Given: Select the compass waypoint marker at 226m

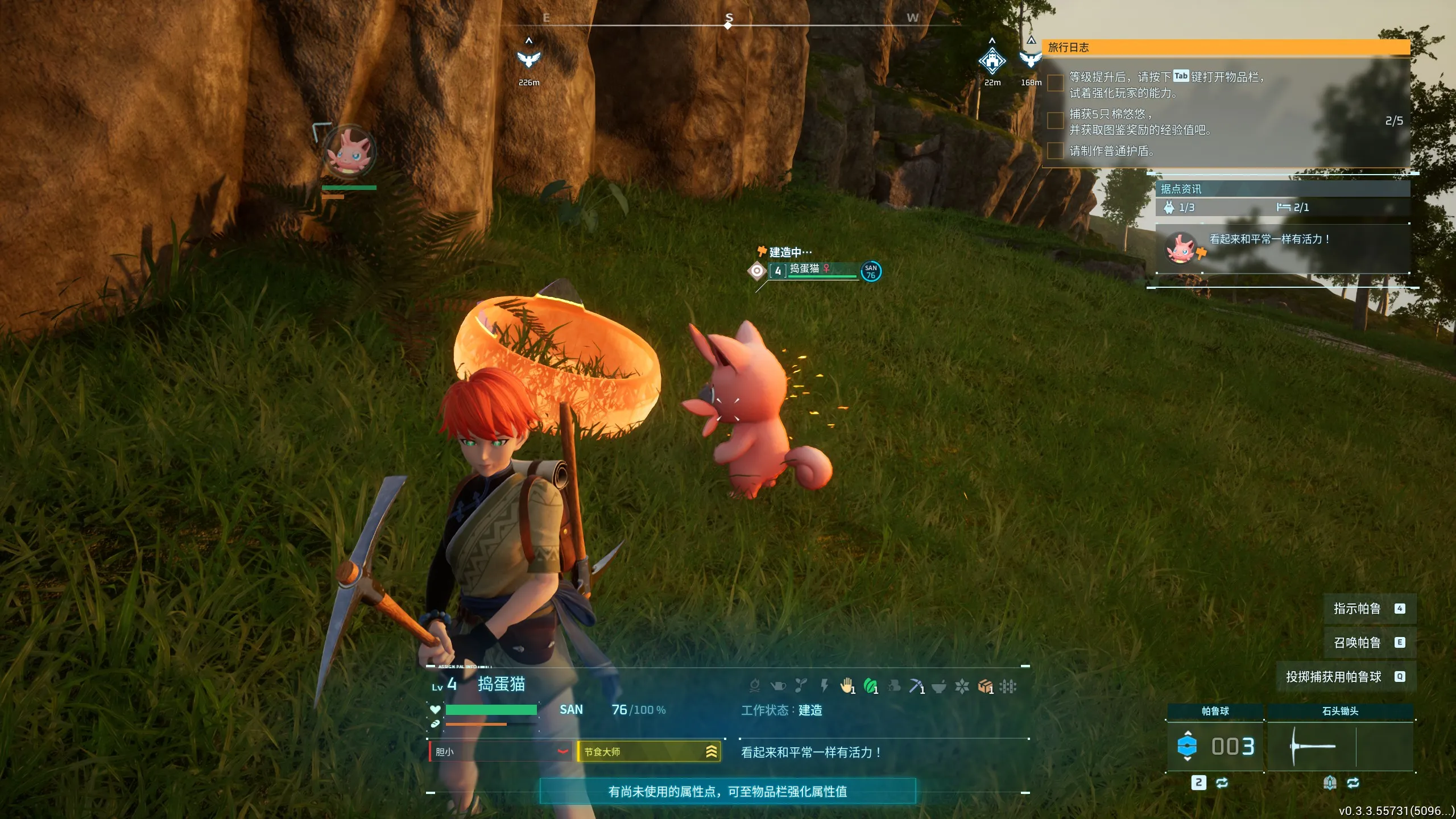Looking at the screenshot, I should coord(529,59).
